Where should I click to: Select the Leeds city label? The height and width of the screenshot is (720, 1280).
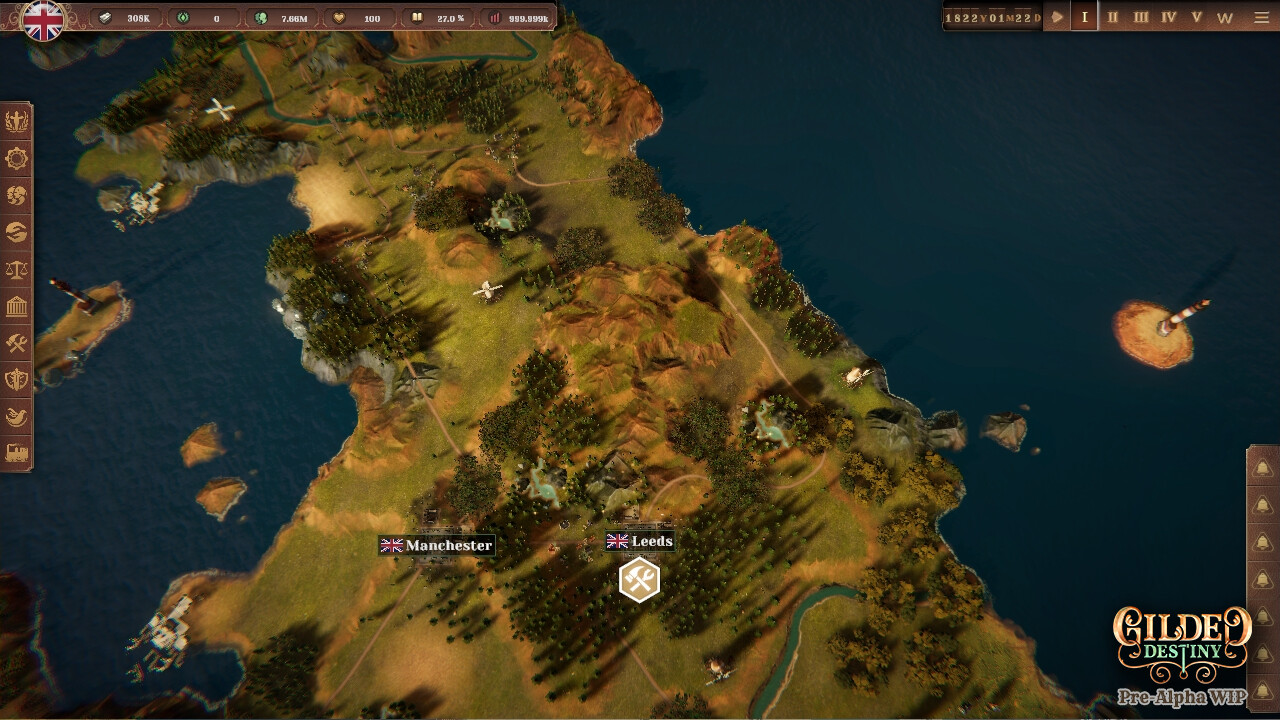[640, 541]
